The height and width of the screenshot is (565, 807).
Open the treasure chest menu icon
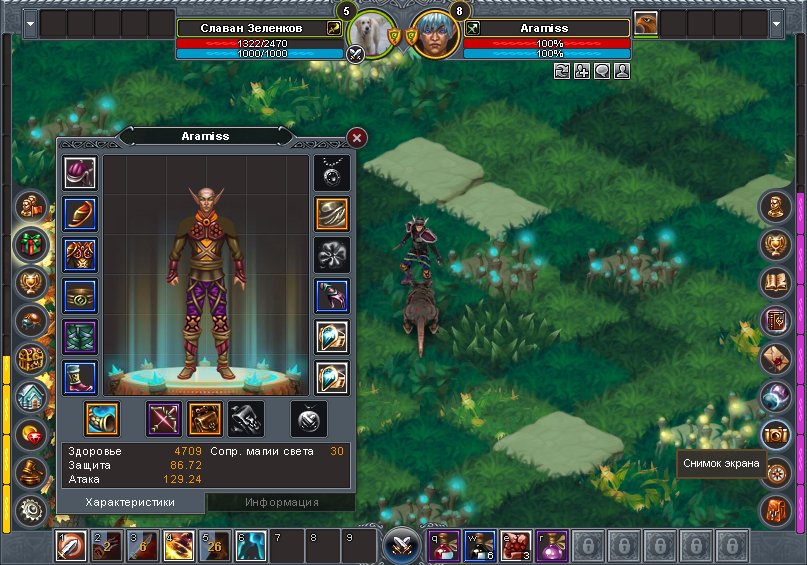(31, 358)
